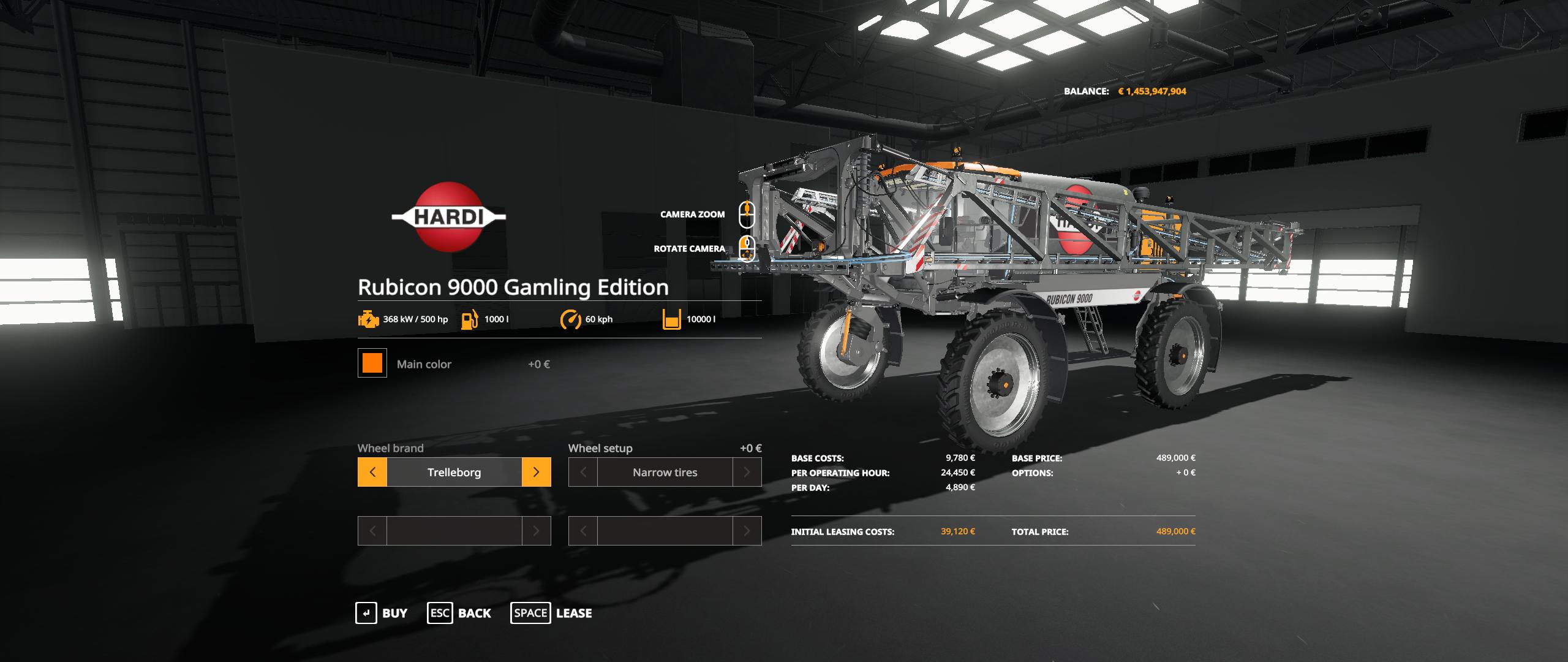The image size is (1568, 662).
Task: Choose next wheel setup option
Action: coord(747,472)
